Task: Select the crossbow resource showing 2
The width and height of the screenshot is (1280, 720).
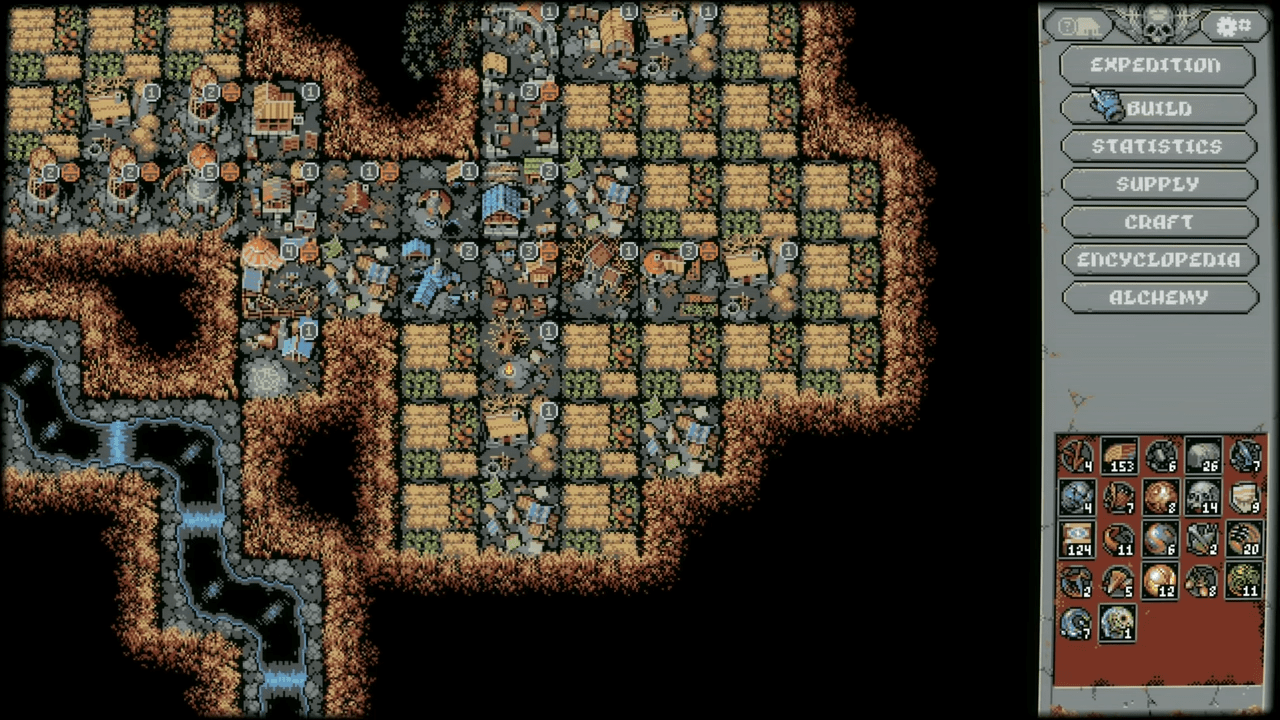Action: (1203, 538)
